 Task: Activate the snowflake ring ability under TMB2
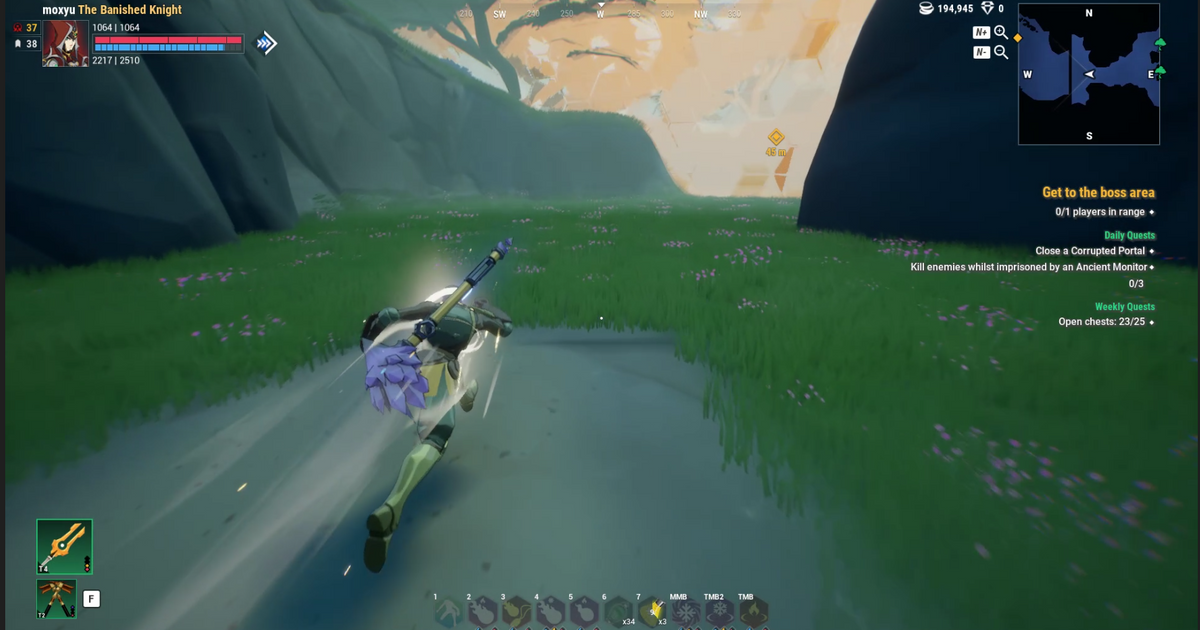click(718, 612)
